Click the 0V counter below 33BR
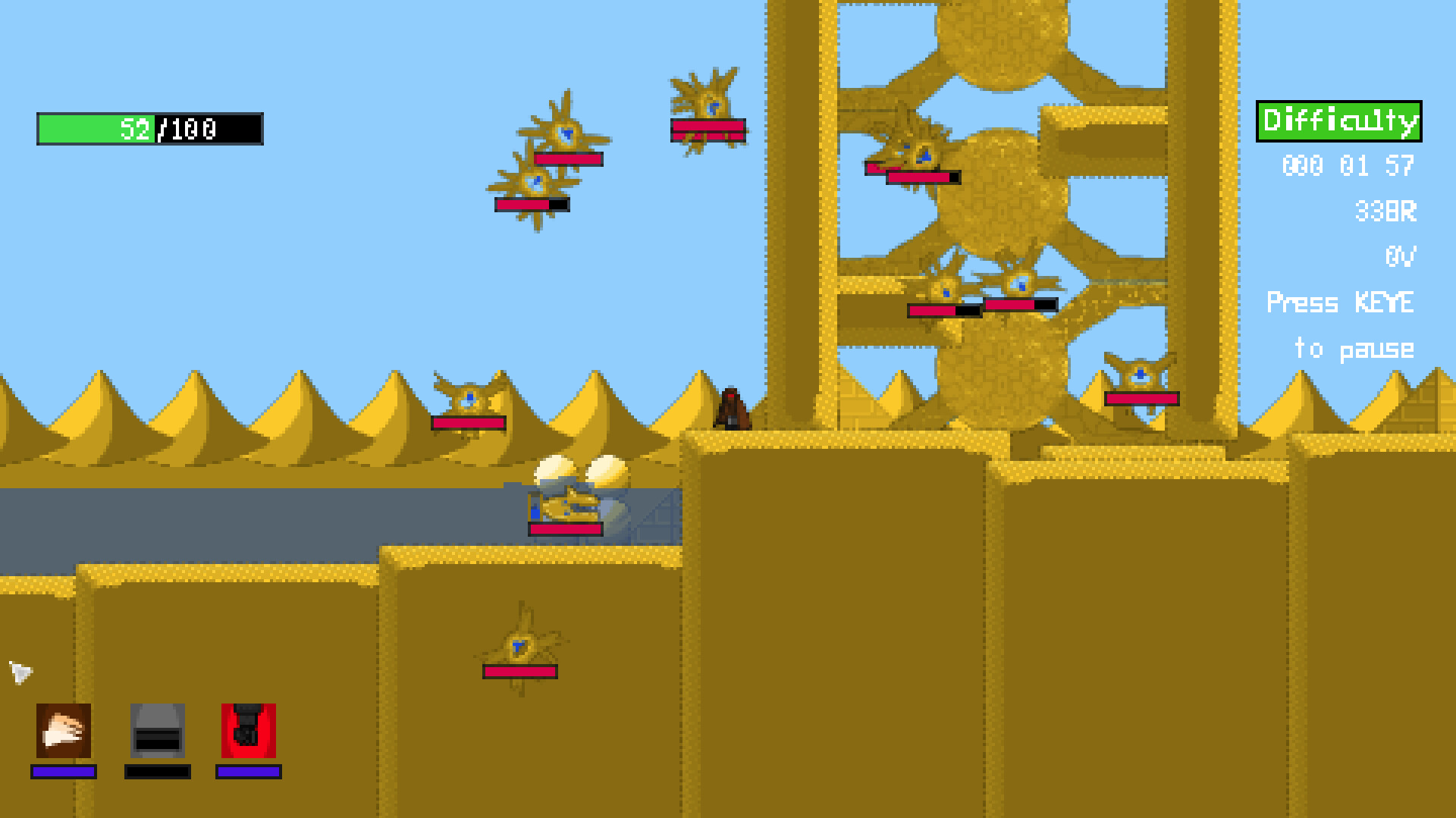Screen dimensions: 1456x818 [1400, 258]
